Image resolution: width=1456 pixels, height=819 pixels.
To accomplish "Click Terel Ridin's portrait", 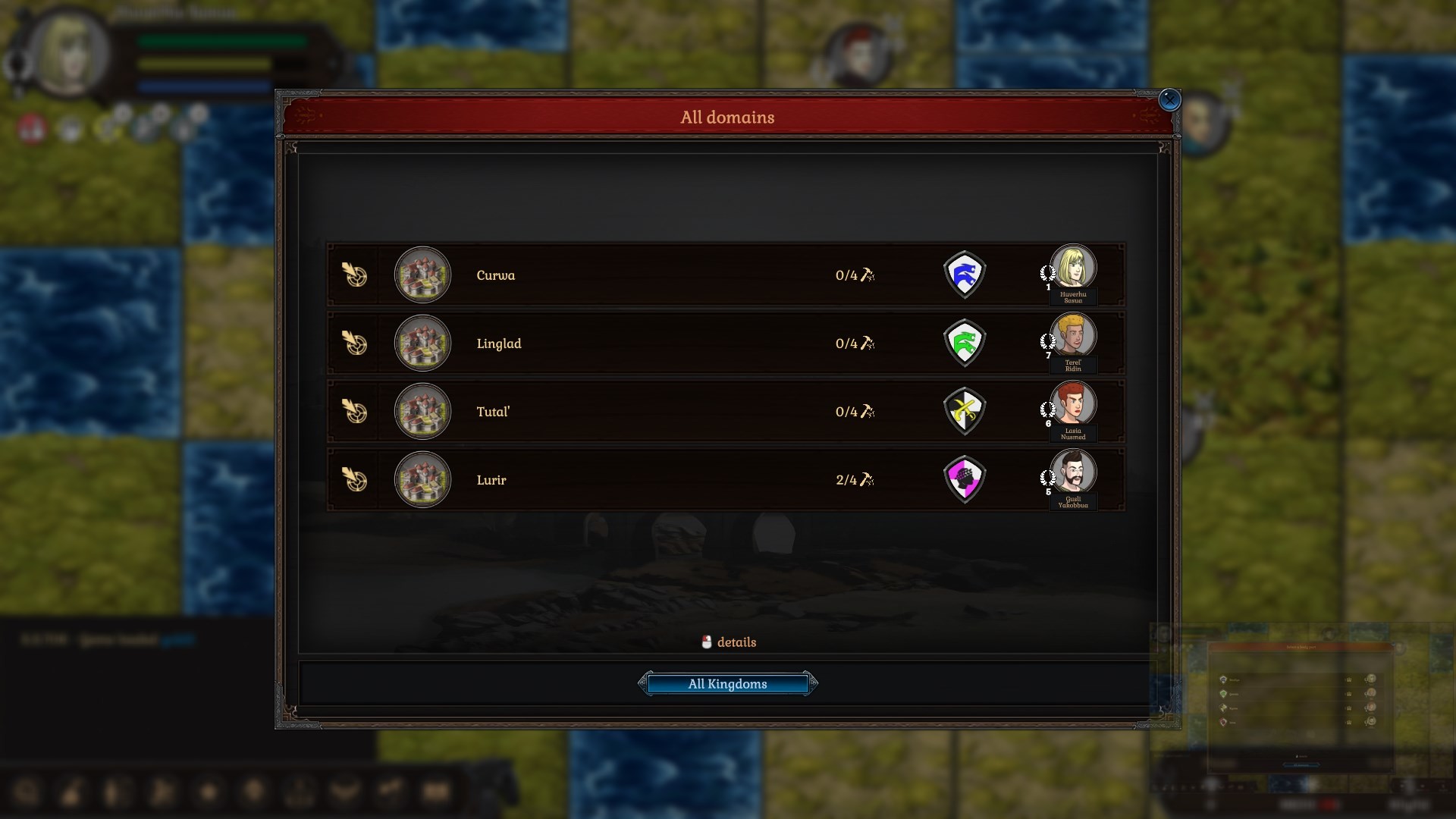I will coord(1075,335).
